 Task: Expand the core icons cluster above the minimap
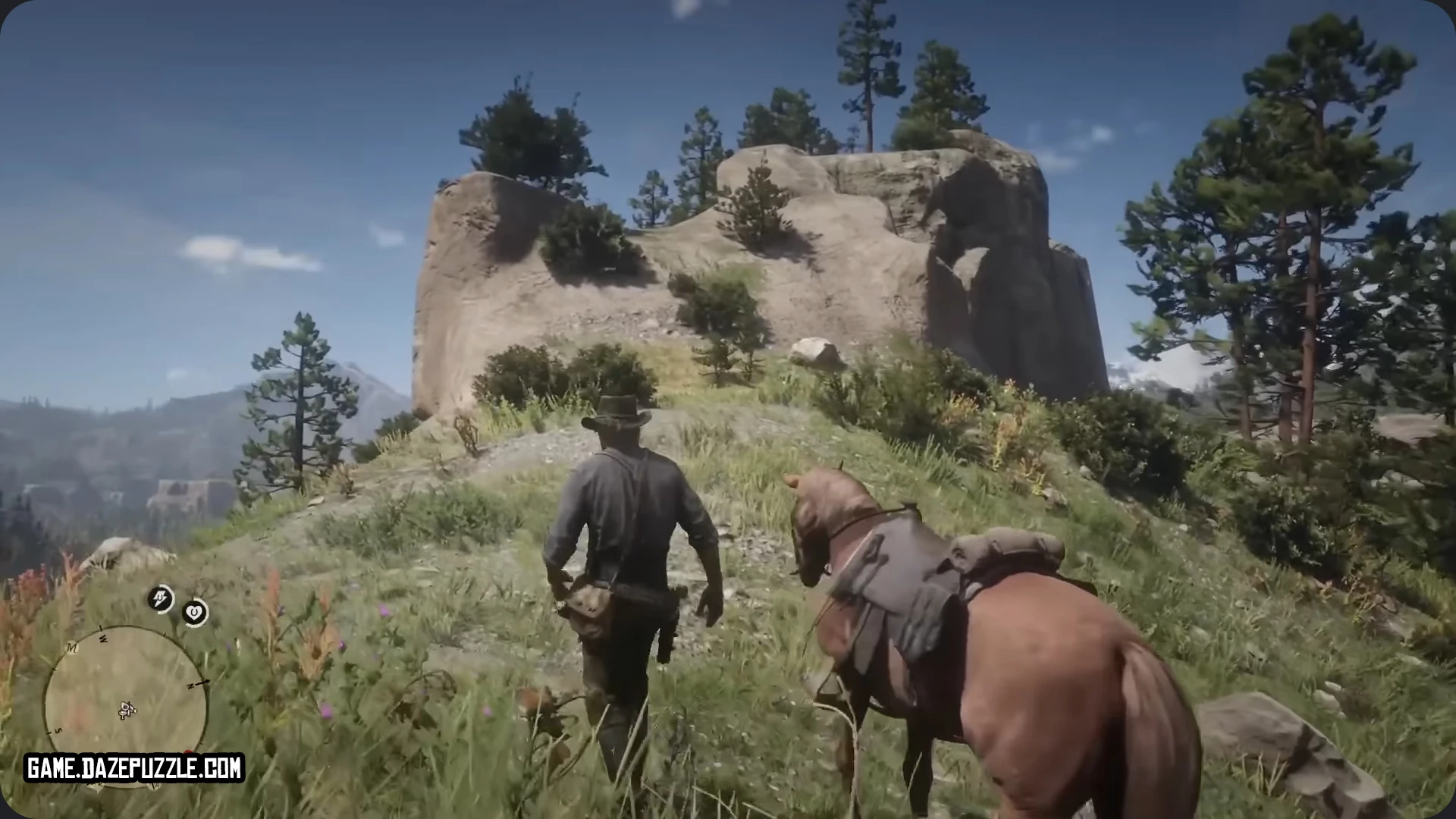pos(176,605)
